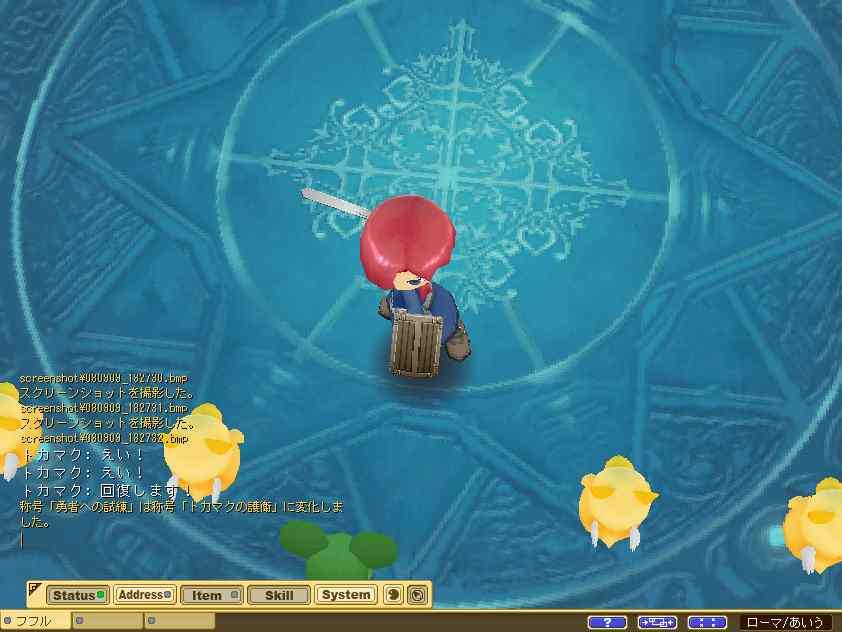Open the Status window
Image resolution: width=842 pixels, height=632 pixels.
[78, 595]
